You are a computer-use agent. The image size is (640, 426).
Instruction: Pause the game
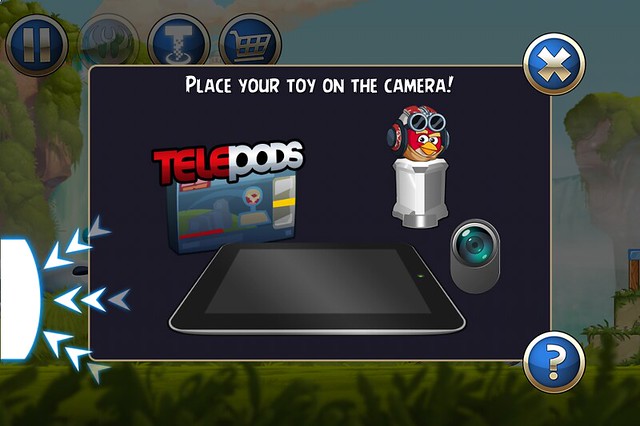coord(36,42)
